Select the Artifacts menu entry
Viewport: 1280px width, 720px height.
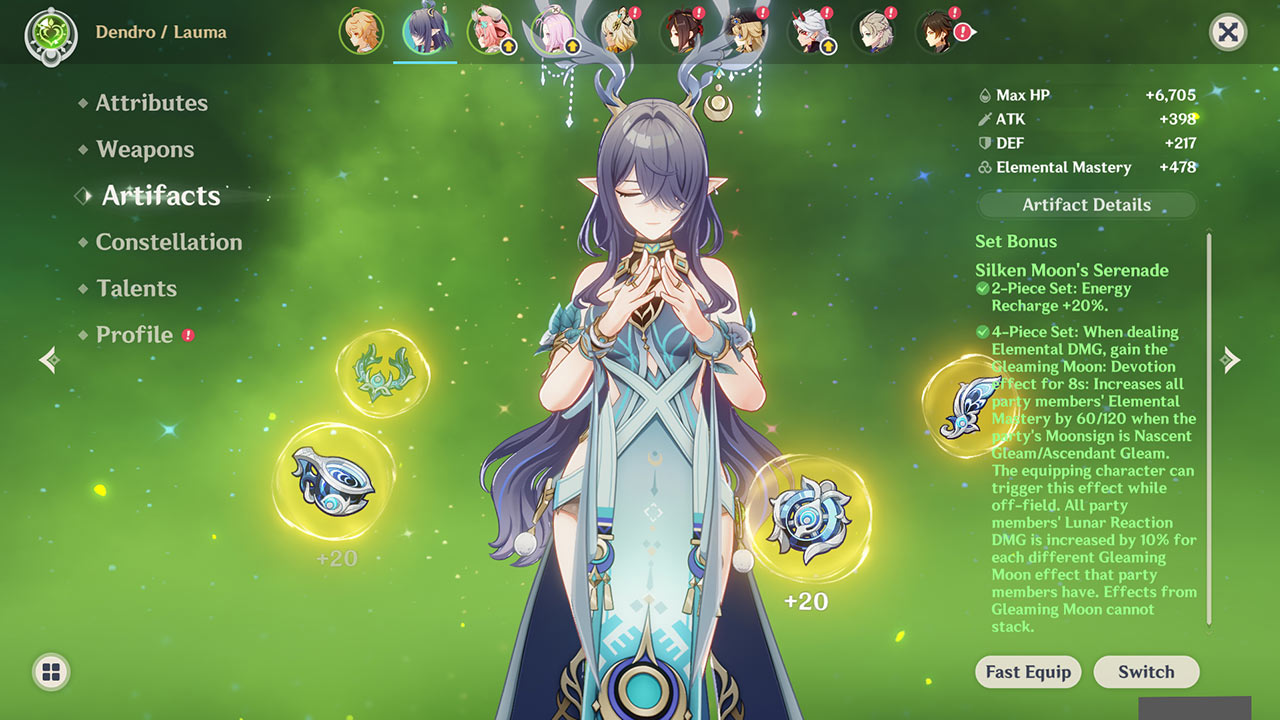160,196
